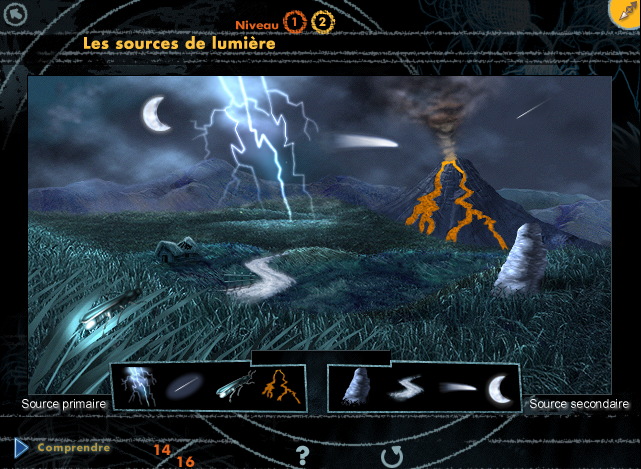The height and width of the screenshot is (469, 641).
Task: Select the lightning tile in Source primaire
Action: pyautogui.click(x=135, y=385)
